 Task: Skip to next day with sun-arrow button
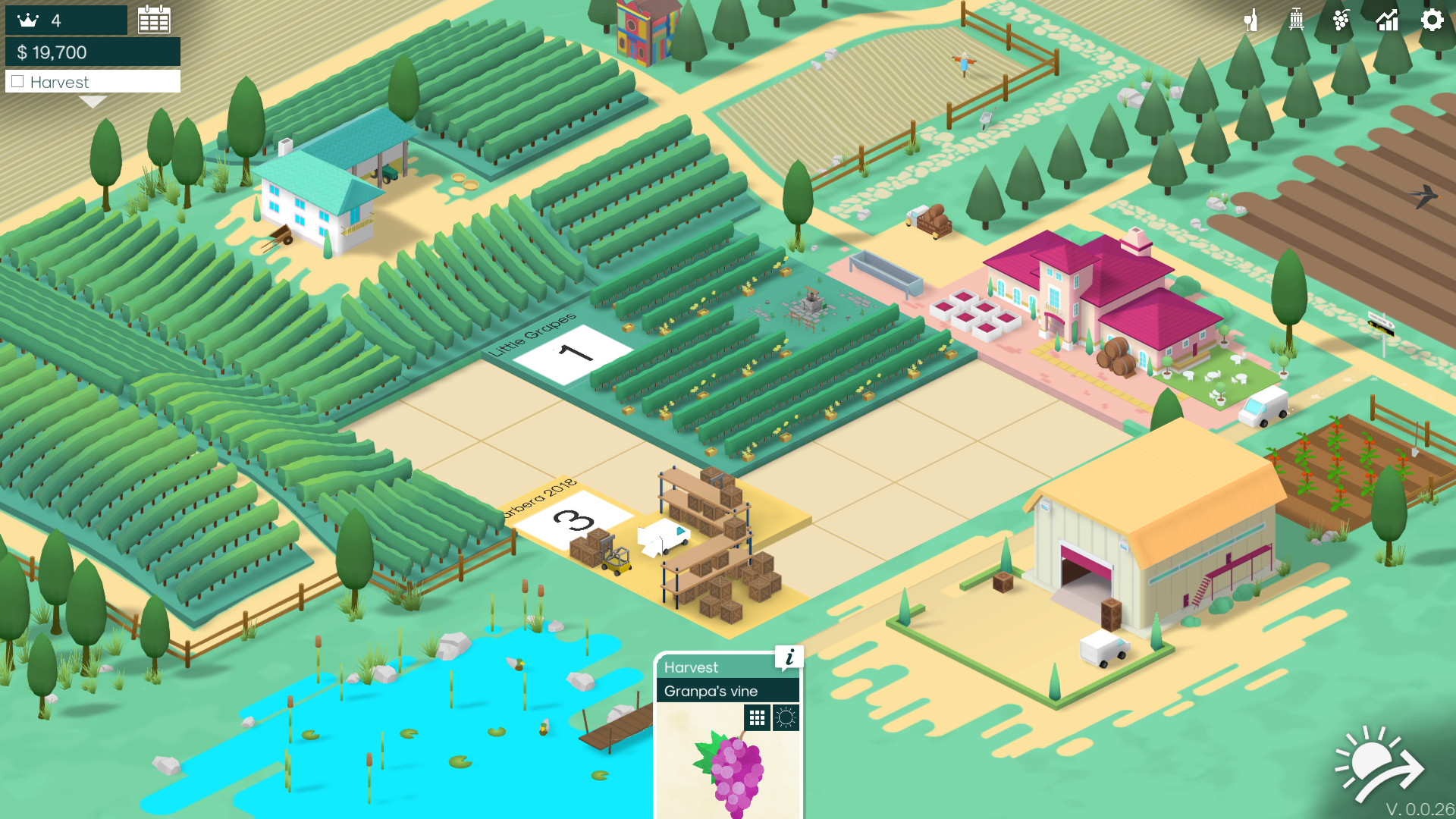click(1378, 762)
